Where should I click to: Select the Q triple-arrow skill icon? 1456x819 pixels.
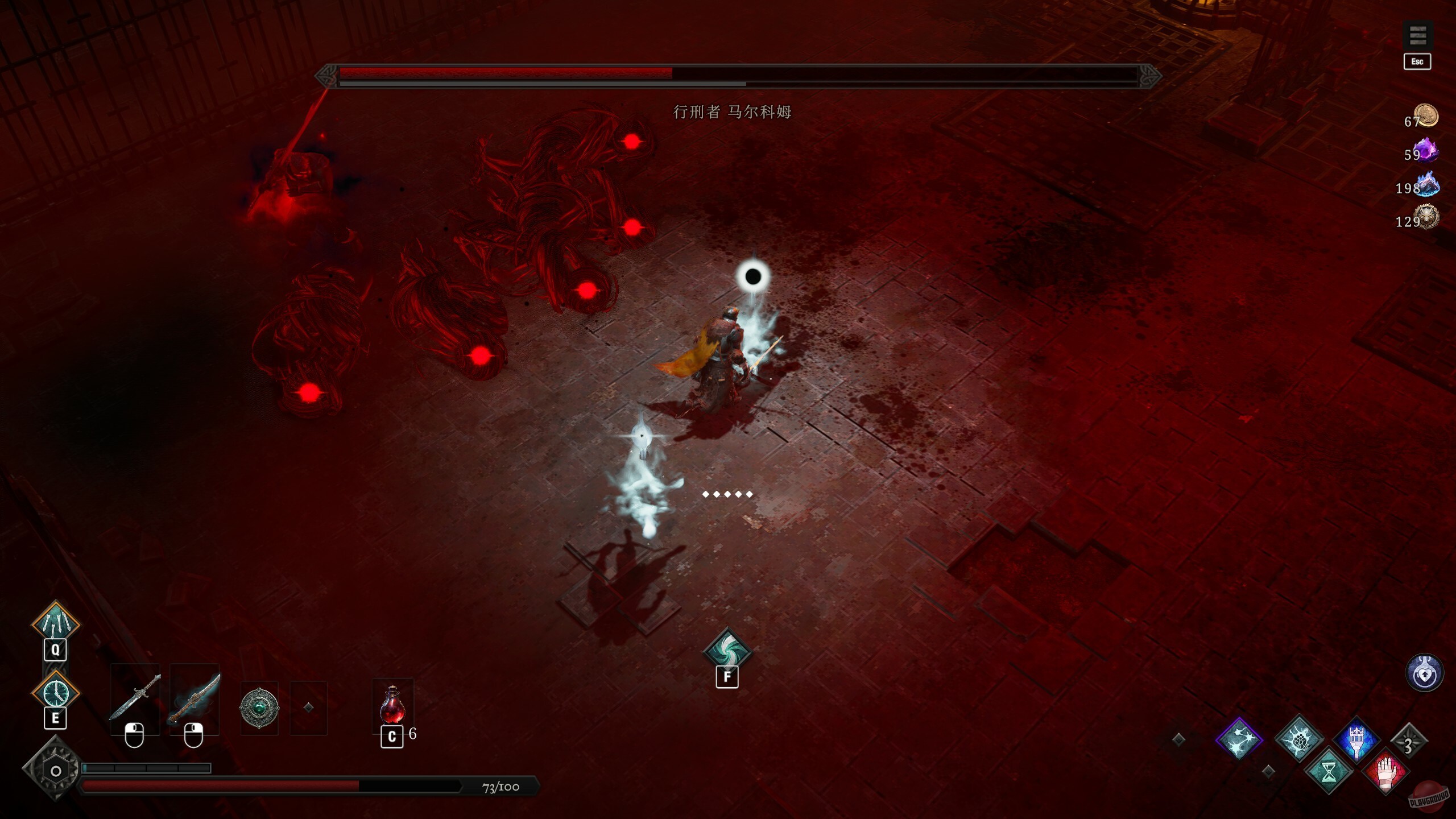(x=55, y=623)
